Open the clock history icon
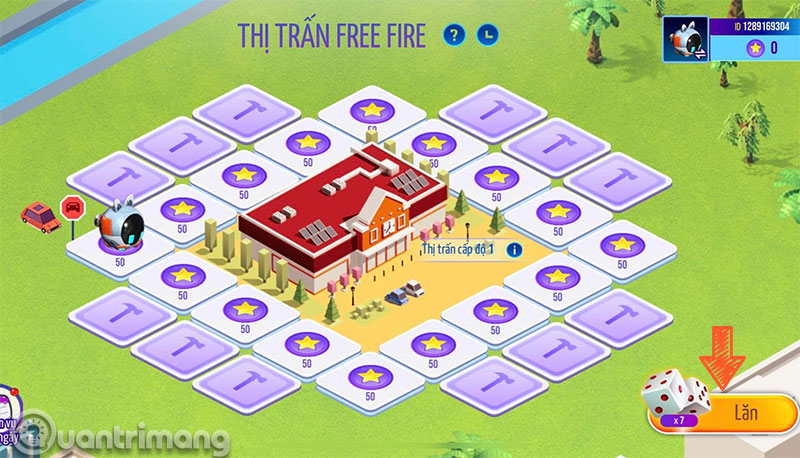 (486, 36)
